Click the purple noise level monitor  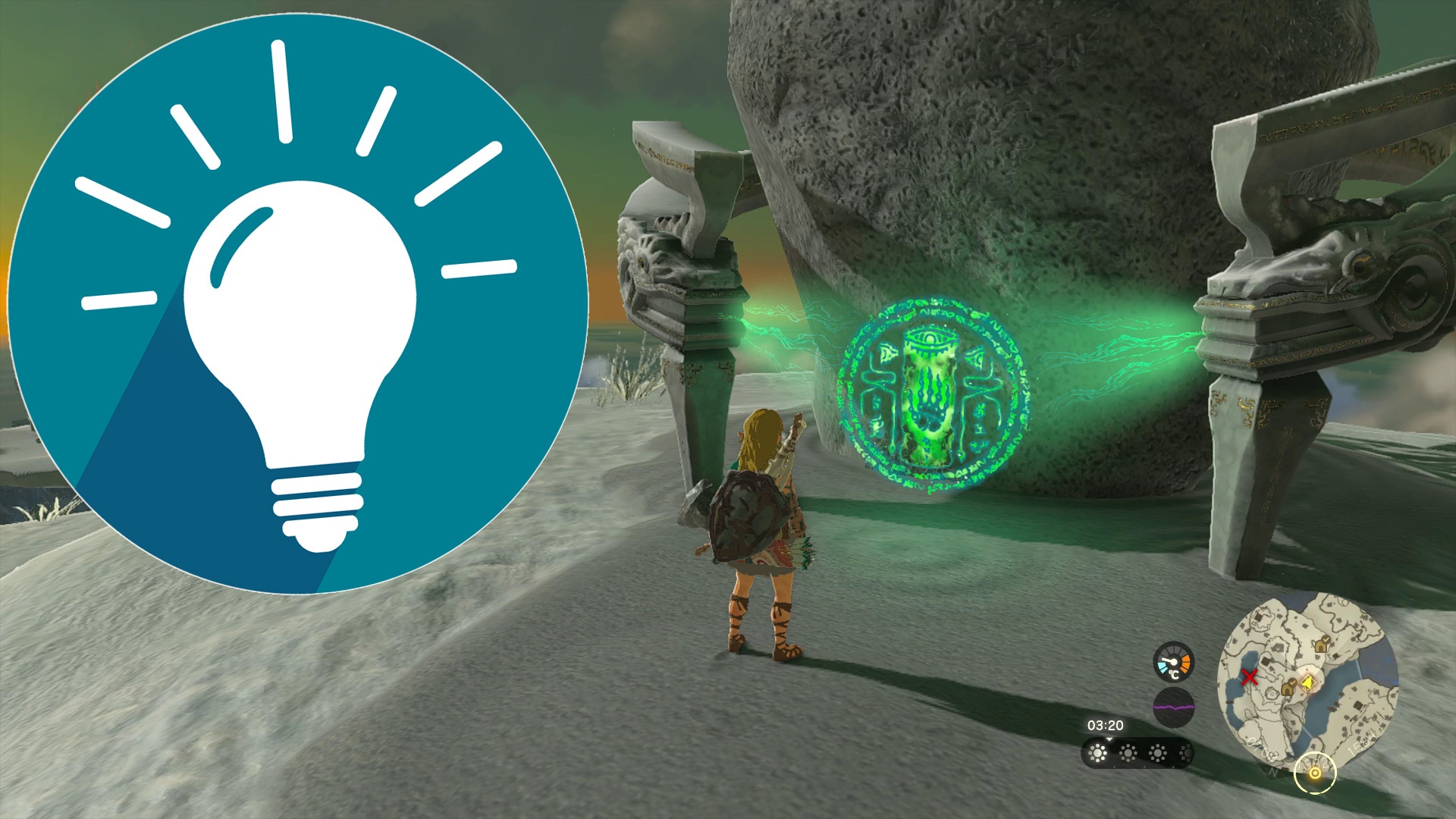(x=1174, y=706)
